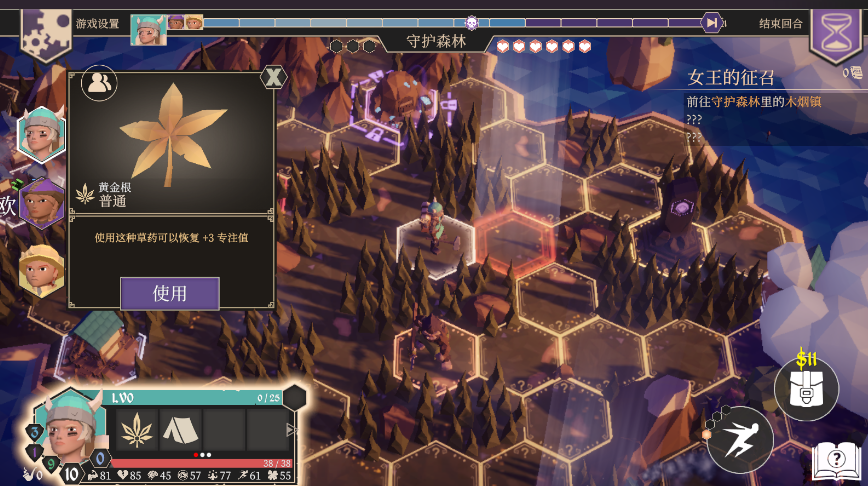
Task: Select the tent item in inventory
Action: [180, 430]
